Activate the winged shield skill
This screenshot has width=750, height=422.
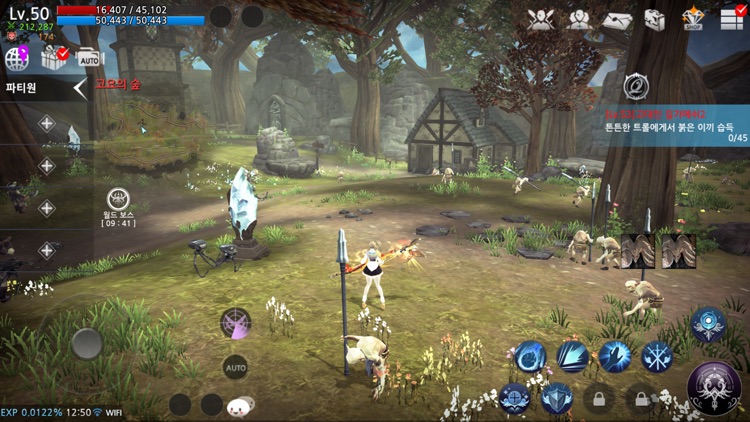[x=557, y=399]
